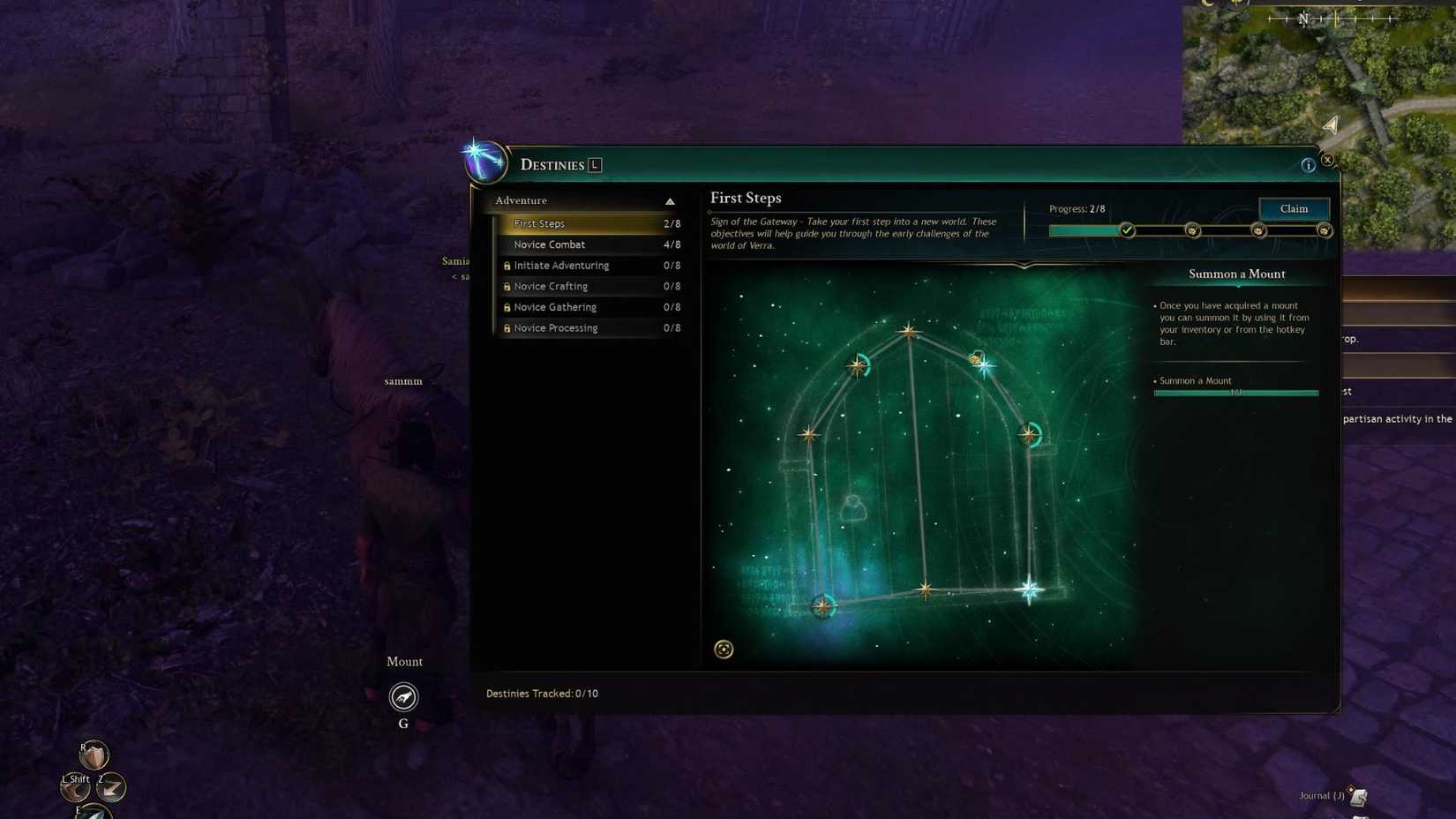
Task: Switch to the First Steps destiny entry
Action: tap(538, 223)
